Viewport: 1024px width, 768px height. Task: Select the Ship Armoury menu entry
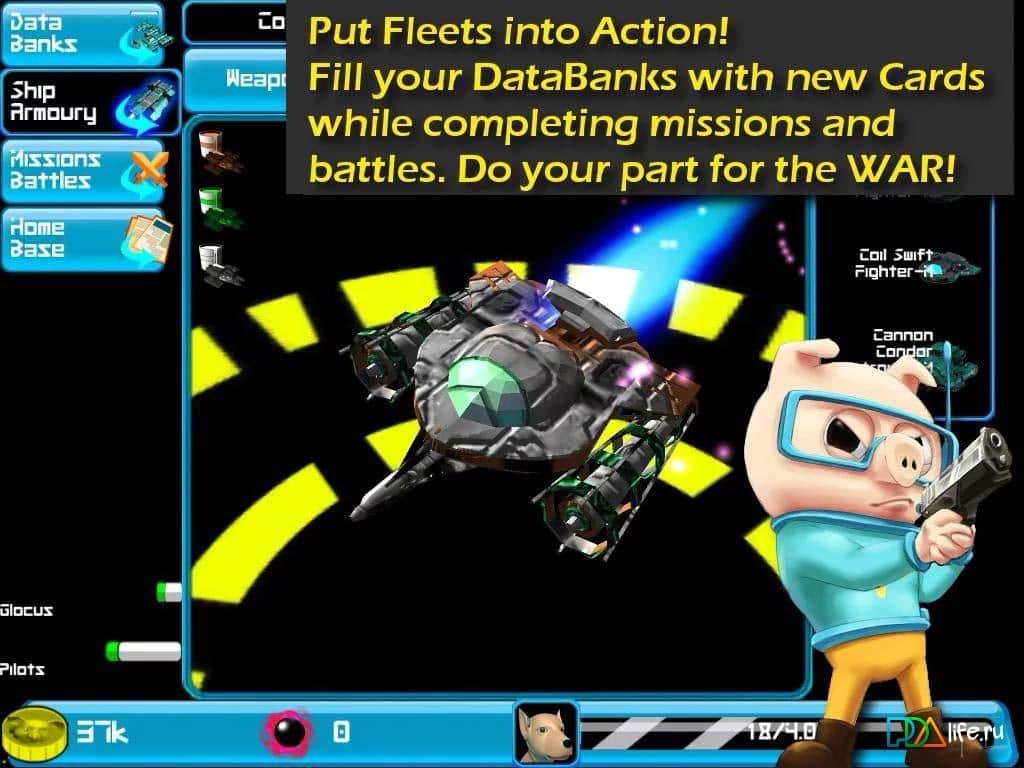[89, 103]
